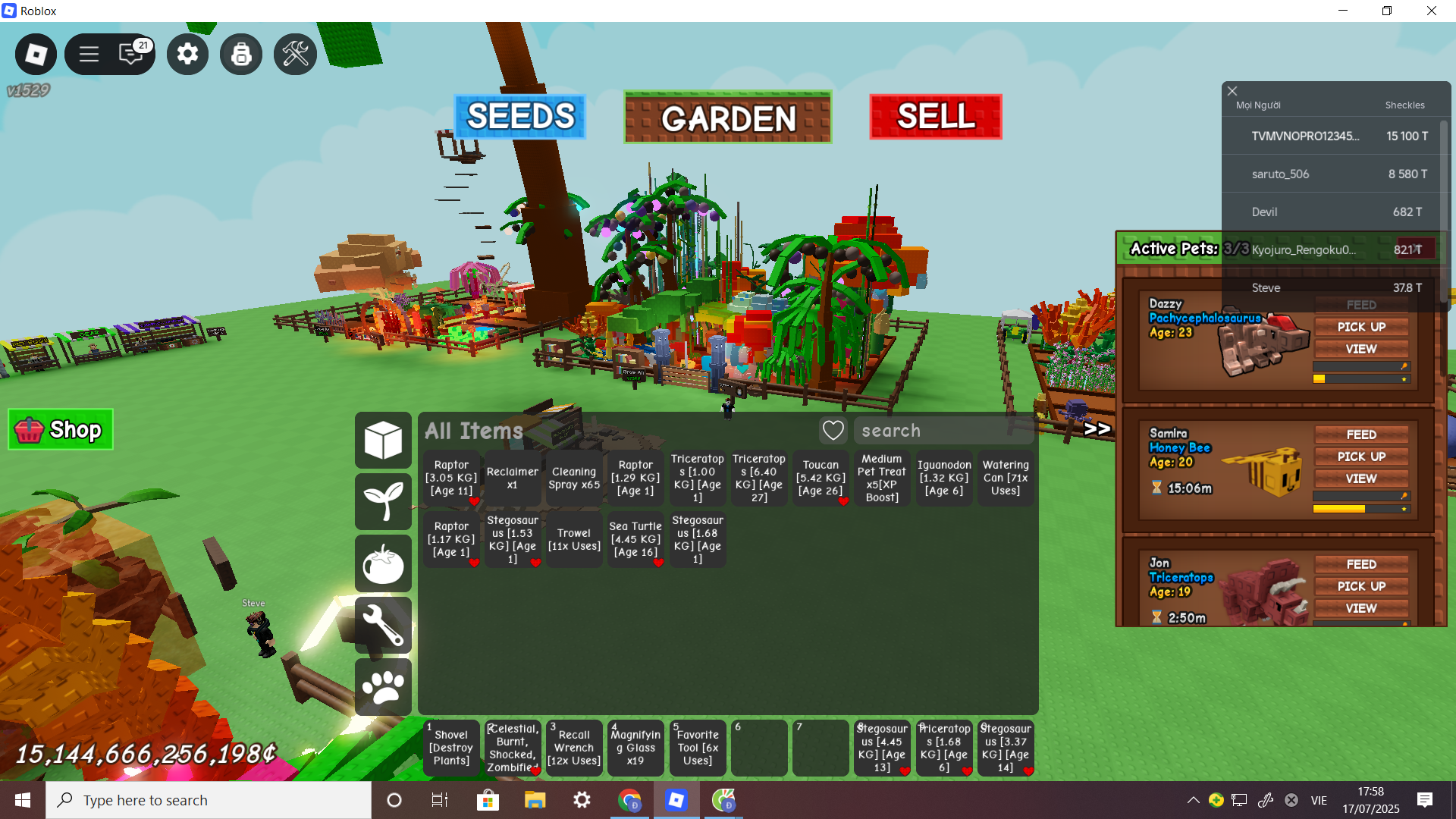Screen dimensions: 1456x819
Task: Go to GARDEN via top button
Action: point(727,118)
